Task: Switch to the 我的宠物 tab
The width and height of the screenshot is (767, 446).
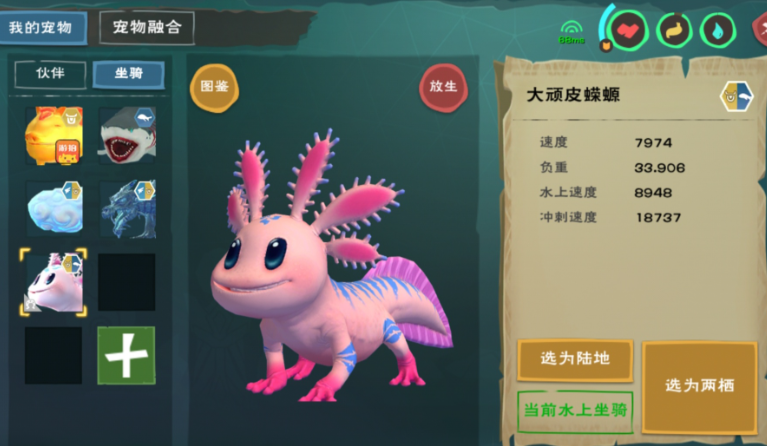Action: click(x=43, y=27)
